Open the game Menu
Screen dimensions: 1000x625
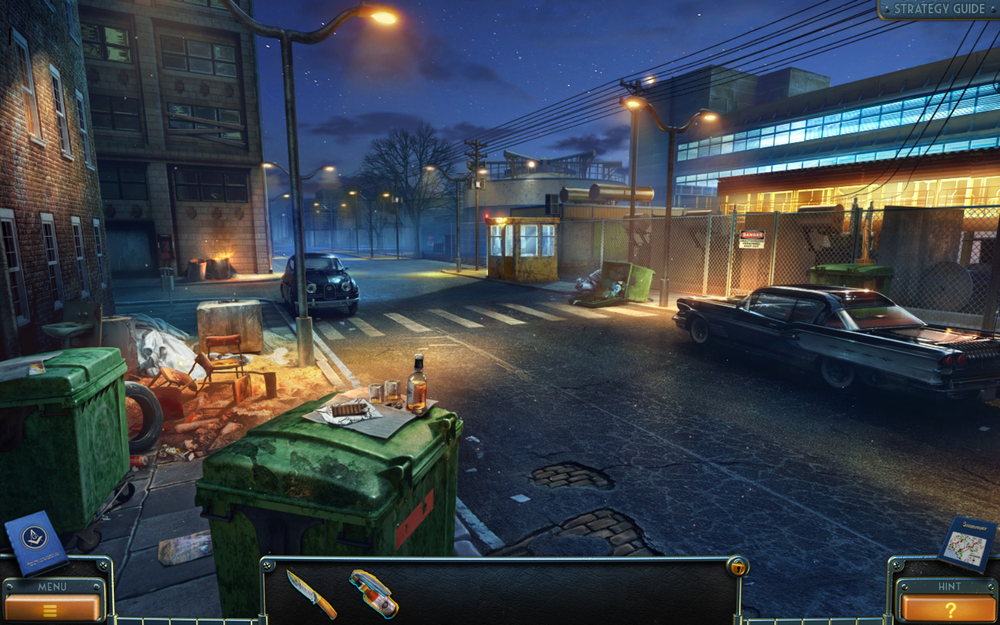pyautogui.click(x=53, y=606)
